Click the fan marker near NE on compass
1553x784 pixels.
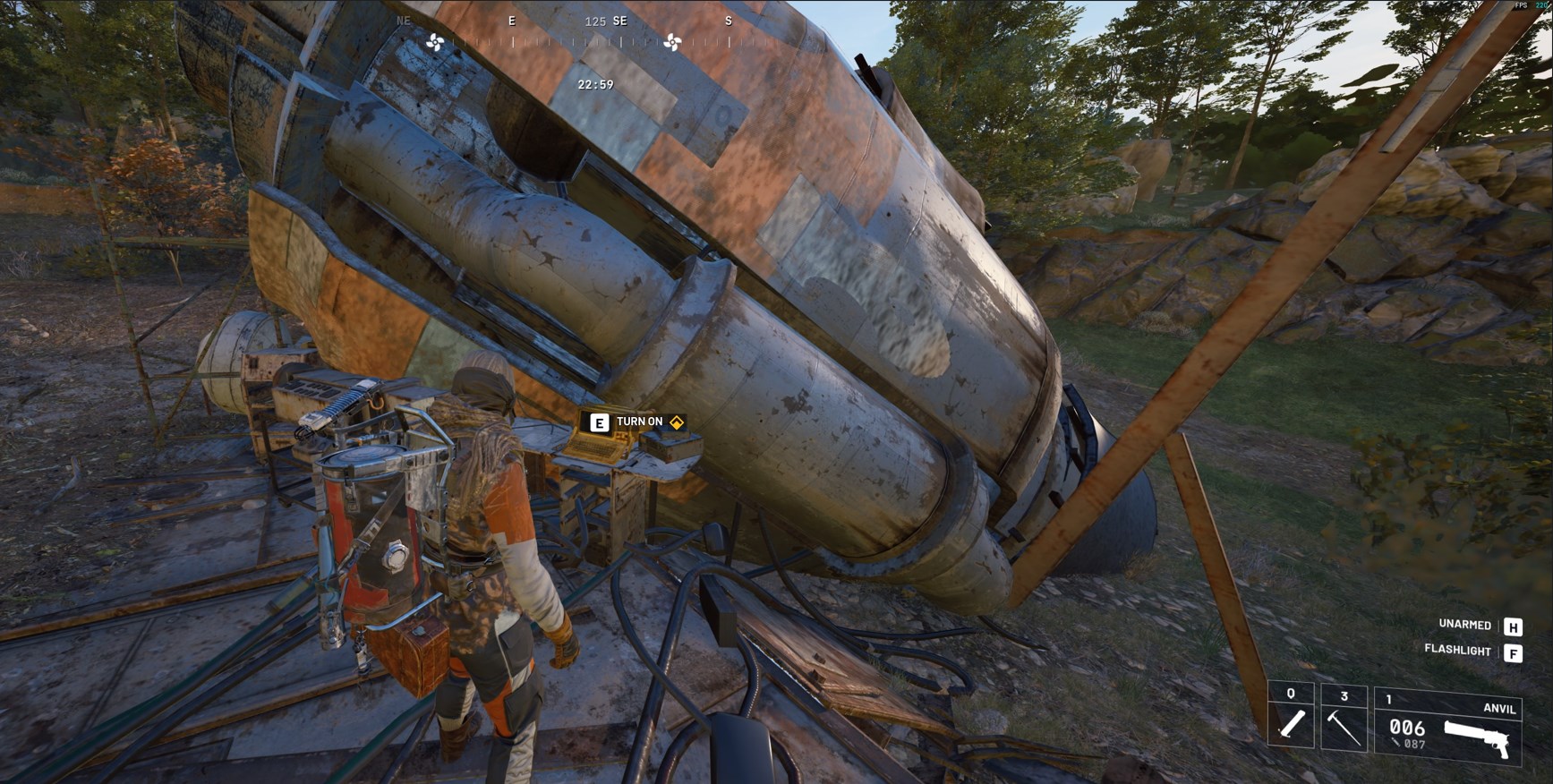[x=435, y=42]
